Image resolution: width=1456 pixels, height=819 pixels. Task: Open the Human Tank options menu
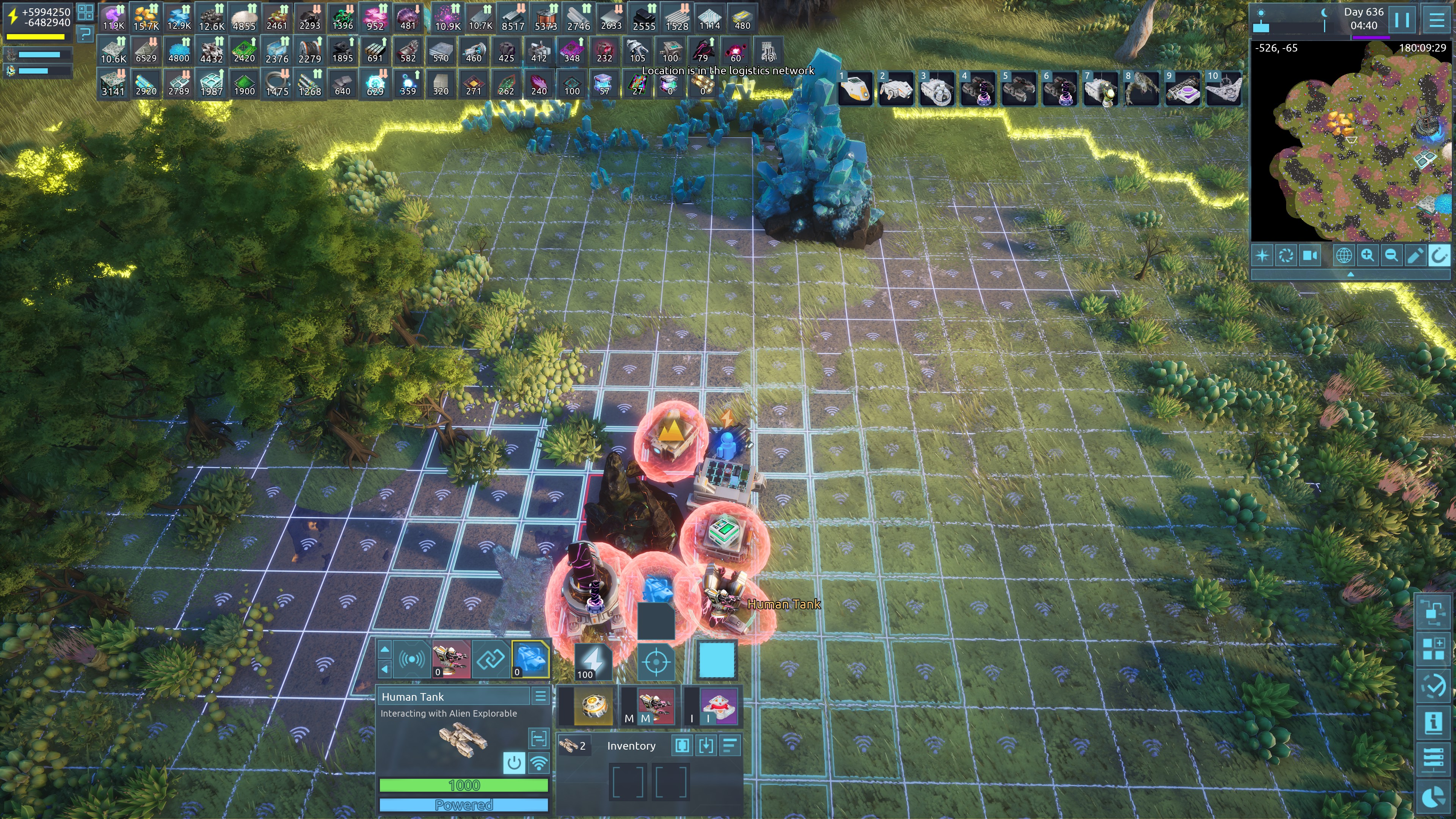[x=540, y=697]
